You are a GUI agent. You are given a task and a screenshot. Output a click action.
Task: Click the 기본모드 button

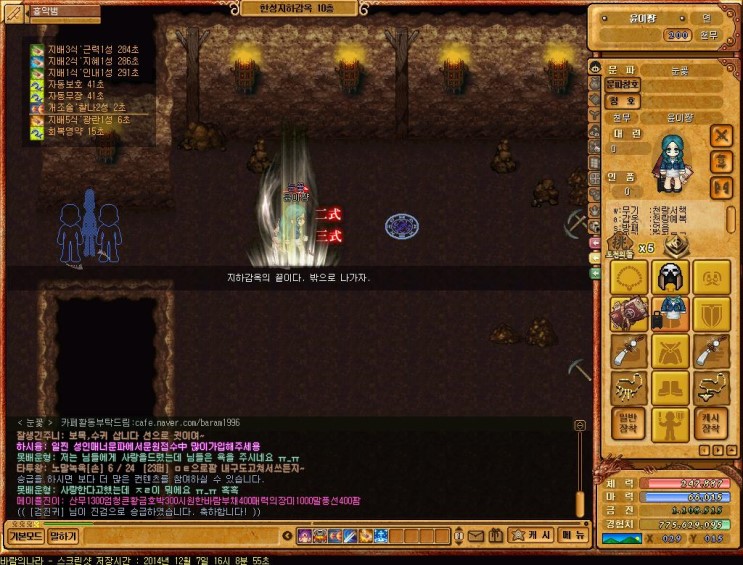(21, 537)
